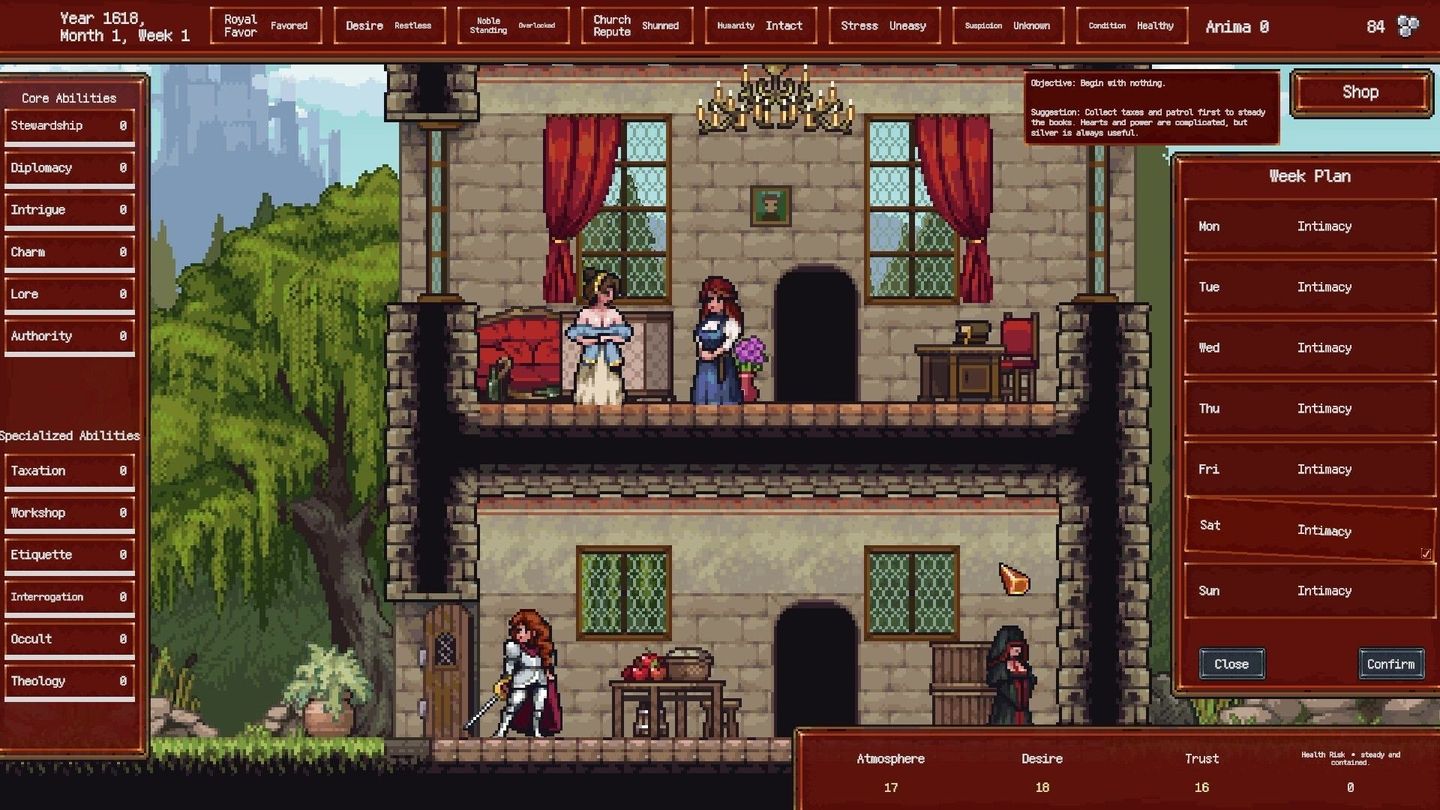Open the Royal Favor status panel
Image resolution: width=1440 pixels, height=810 pixels.
(x=265, y=25)
